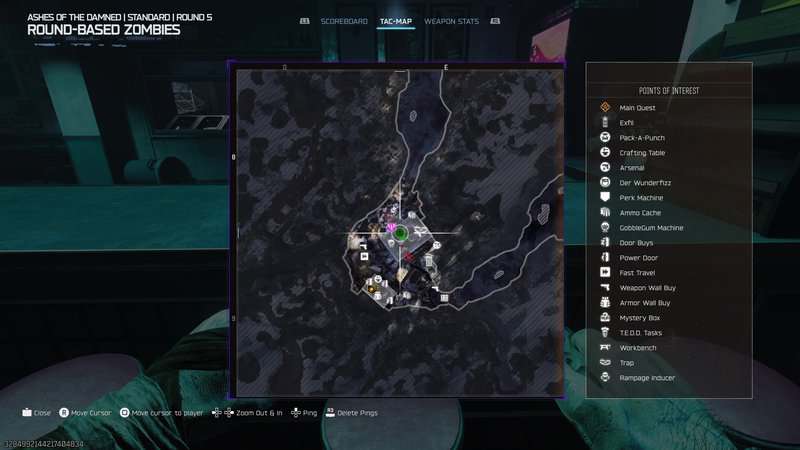This screenshot has height=450, width=800.
Task: Click the Perk Machine legend entry
Action: 641,198
